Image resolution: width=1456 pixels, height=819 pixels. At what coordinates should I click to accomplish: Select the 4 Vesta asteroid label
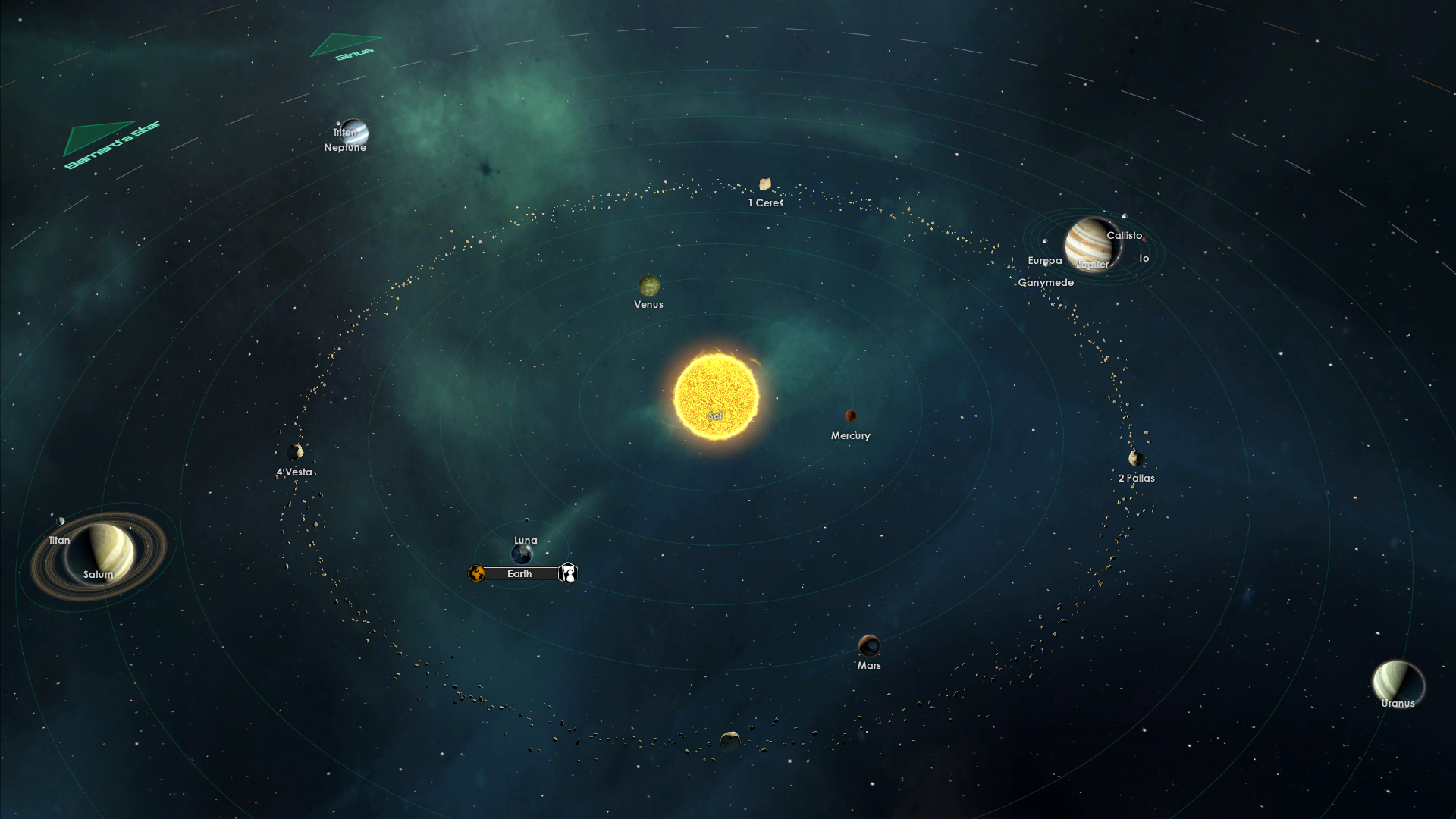tap(294, 472)
